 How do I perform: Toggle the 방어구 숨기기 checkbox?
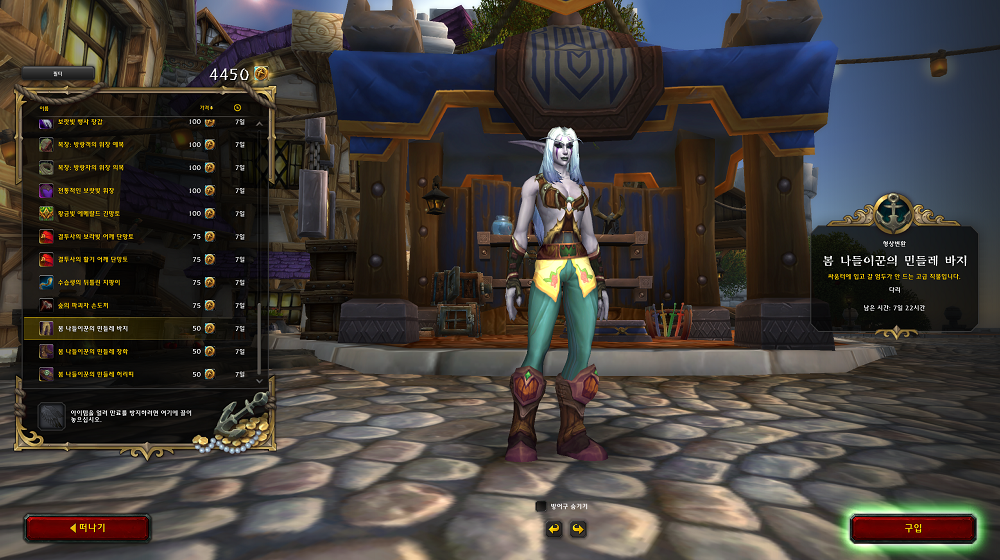point(541,507)
